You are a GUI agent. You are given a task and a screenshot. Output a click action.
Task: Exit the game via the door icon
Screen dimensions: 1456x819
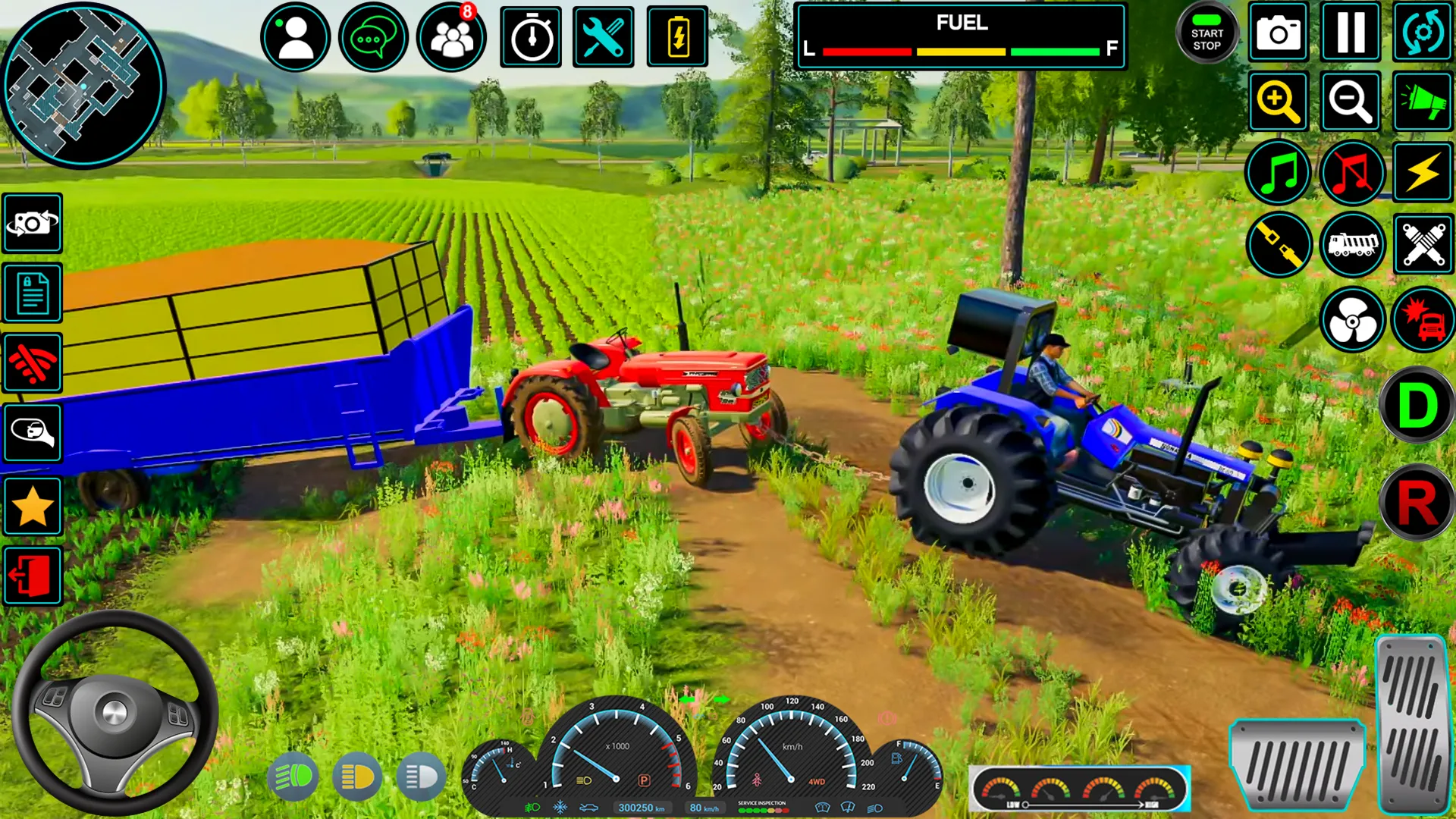click(x=32, y=576)
